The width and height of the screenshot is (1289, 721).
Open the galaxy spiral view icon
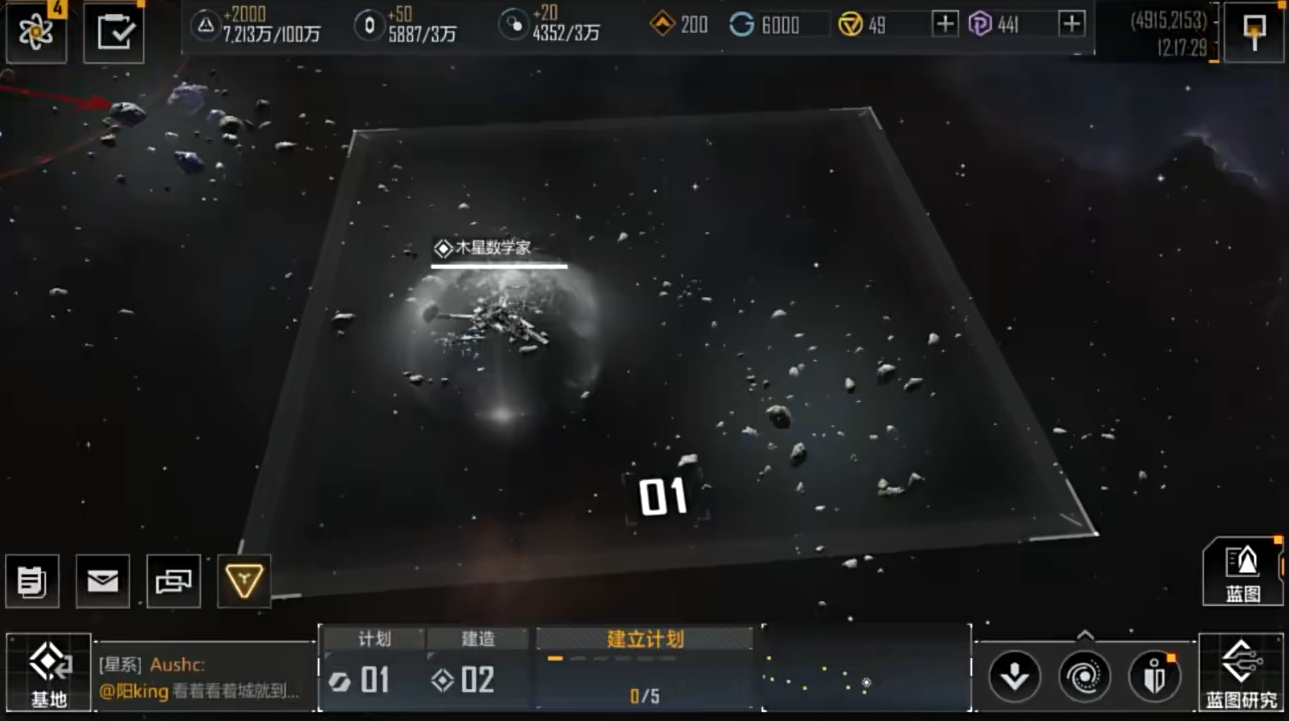(1084, 676)
